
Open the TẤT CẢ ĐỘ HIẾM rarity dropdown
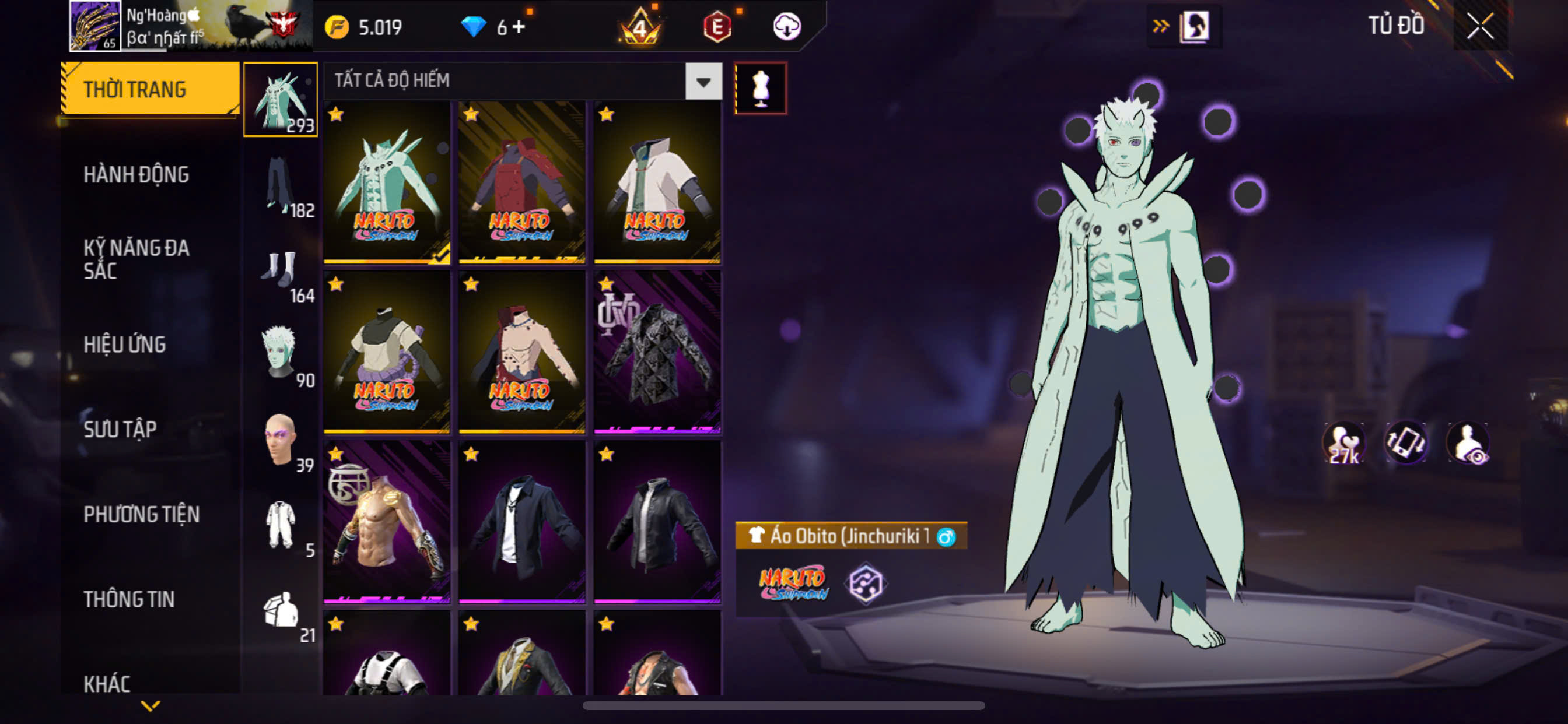click(x=703, y=82)
